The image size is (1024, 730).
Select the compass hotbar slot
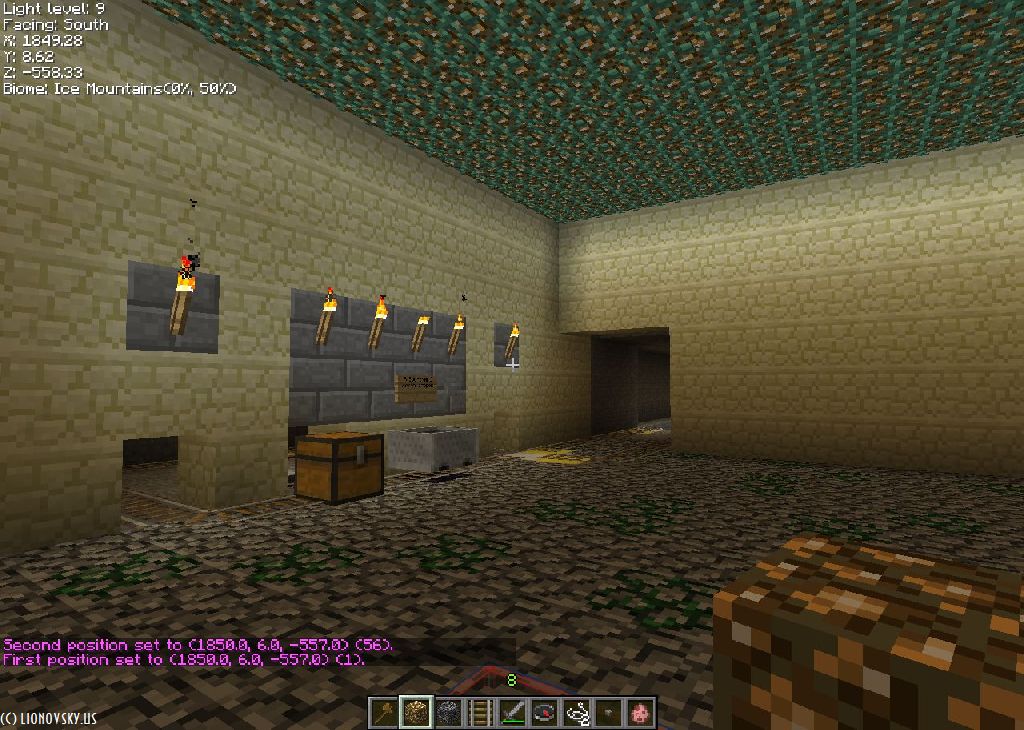click(x=545, y=712)
